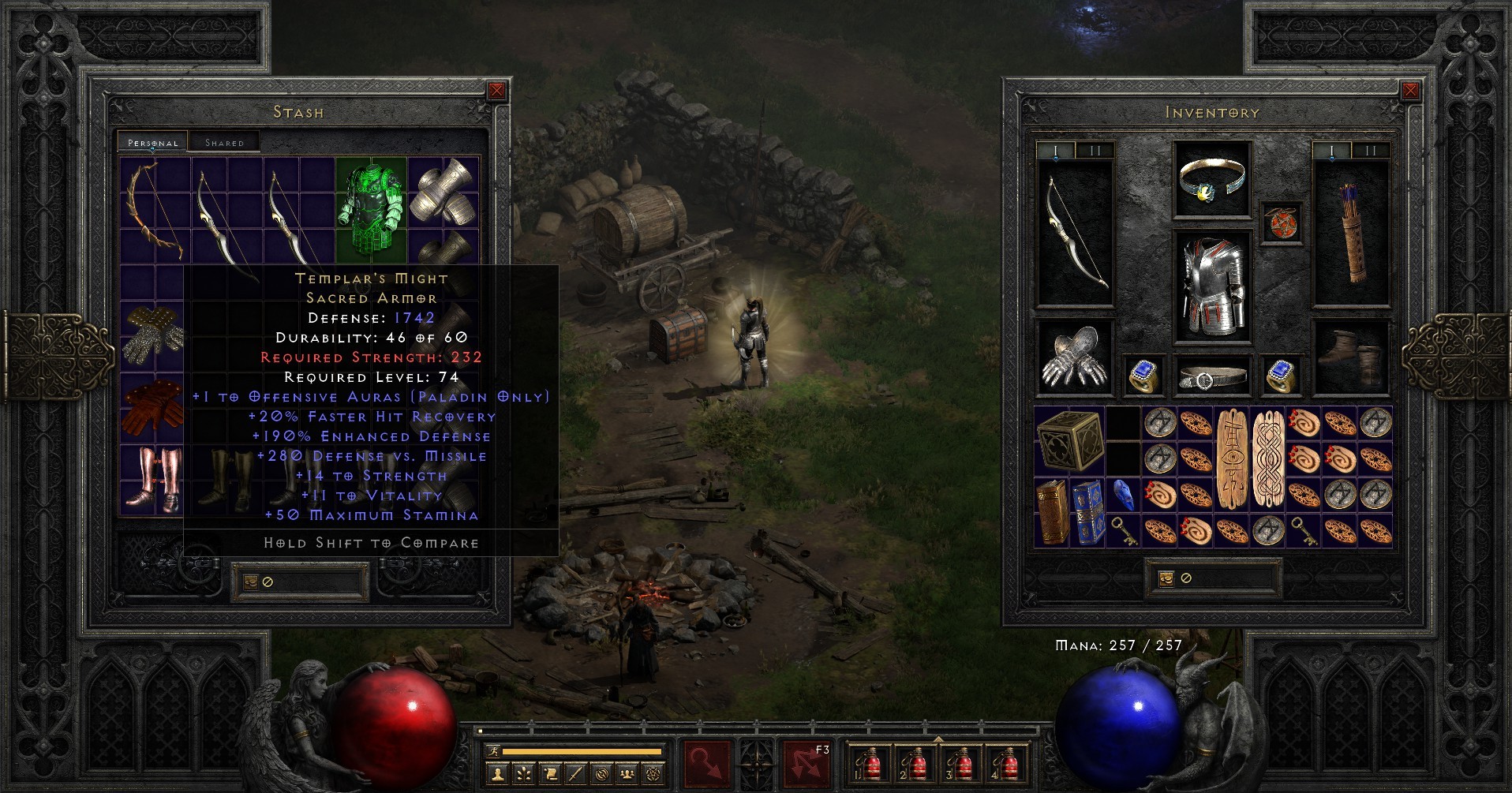Click the sword equipment icon in the toolbar
The height and width of the screenshot is (793, 1512).
(x=574, y=774)
